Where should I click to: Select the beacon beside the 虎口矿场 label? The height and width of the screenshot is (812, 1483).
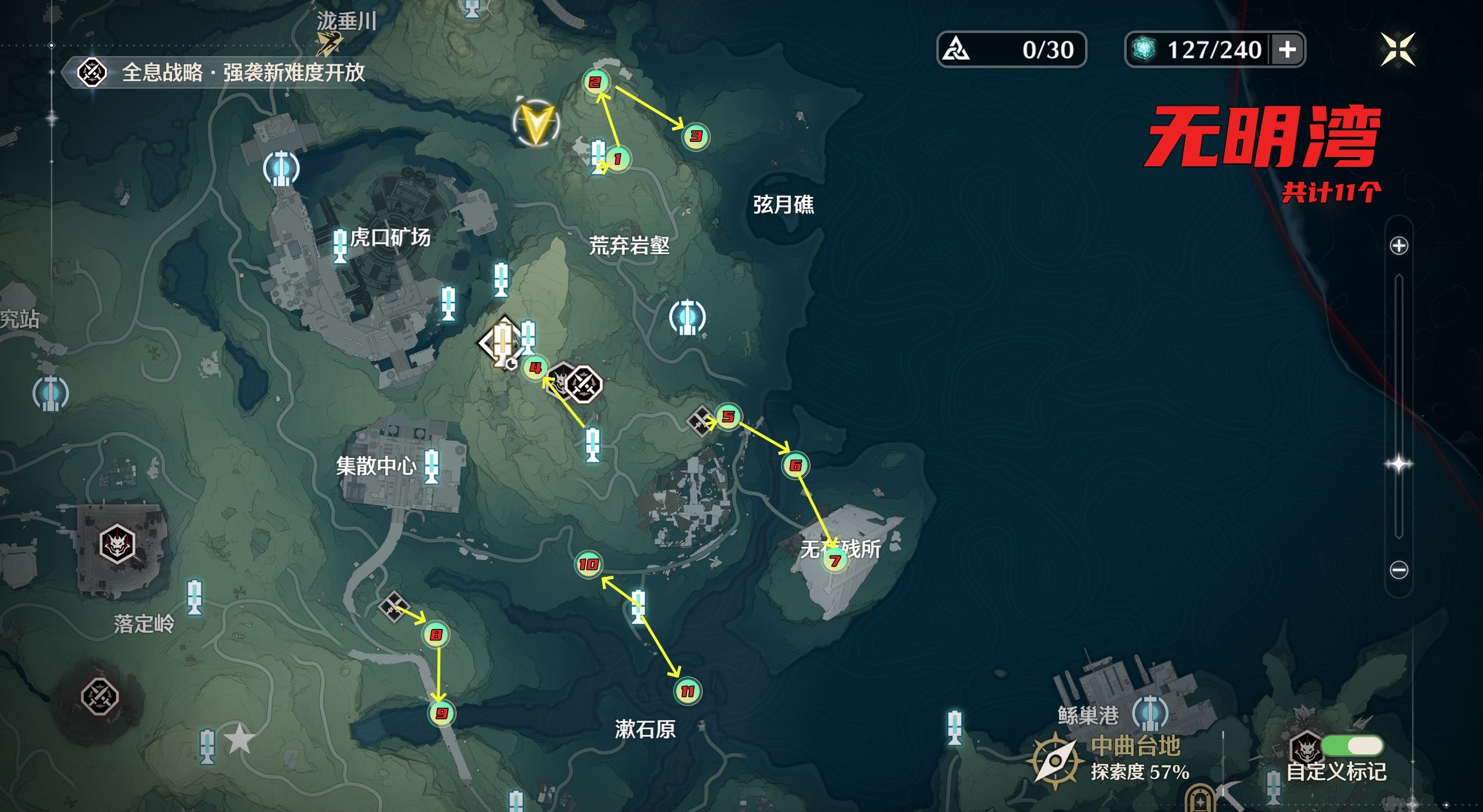pos(340,246)
